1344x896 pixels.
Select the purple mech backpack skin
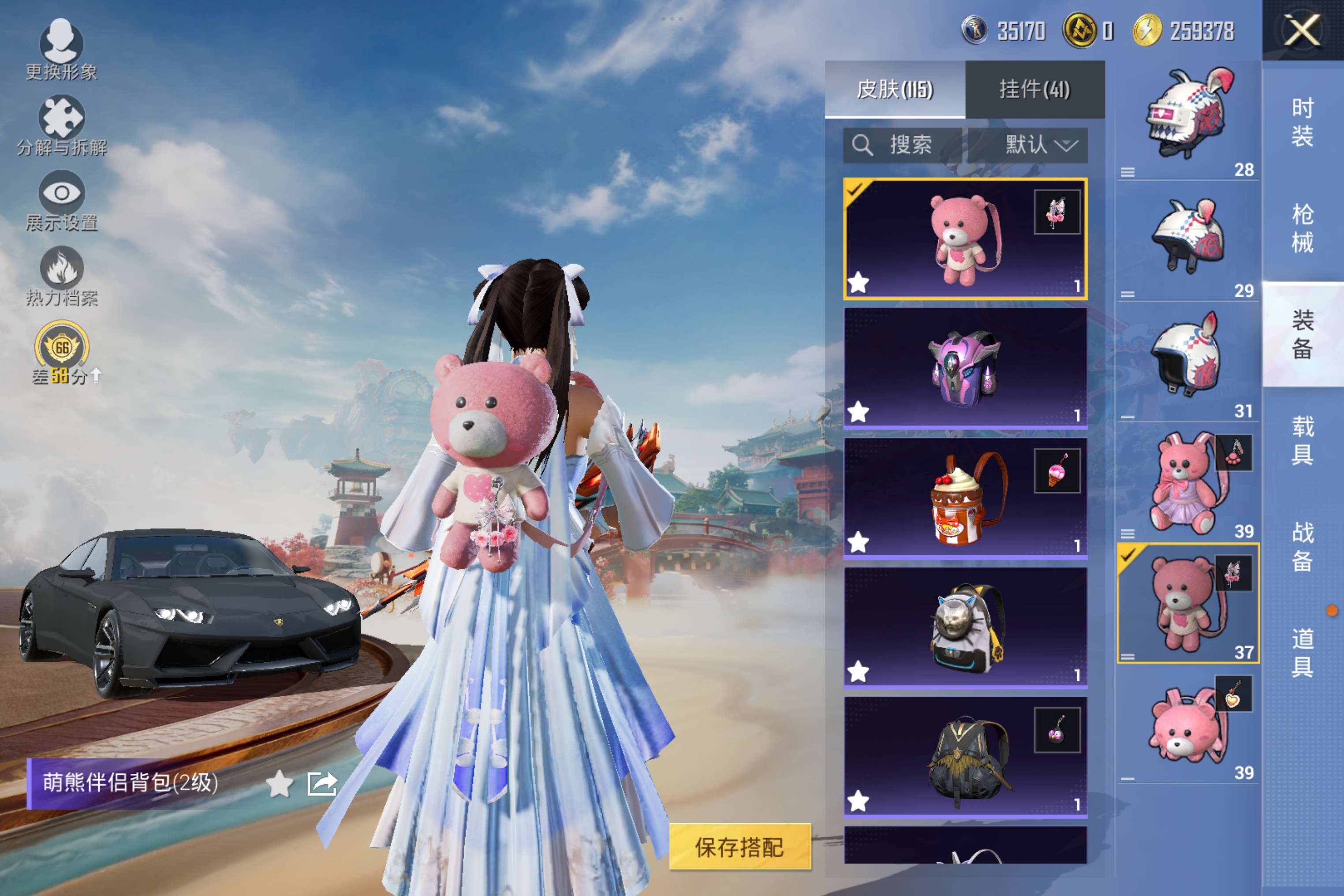pos(965,368)
